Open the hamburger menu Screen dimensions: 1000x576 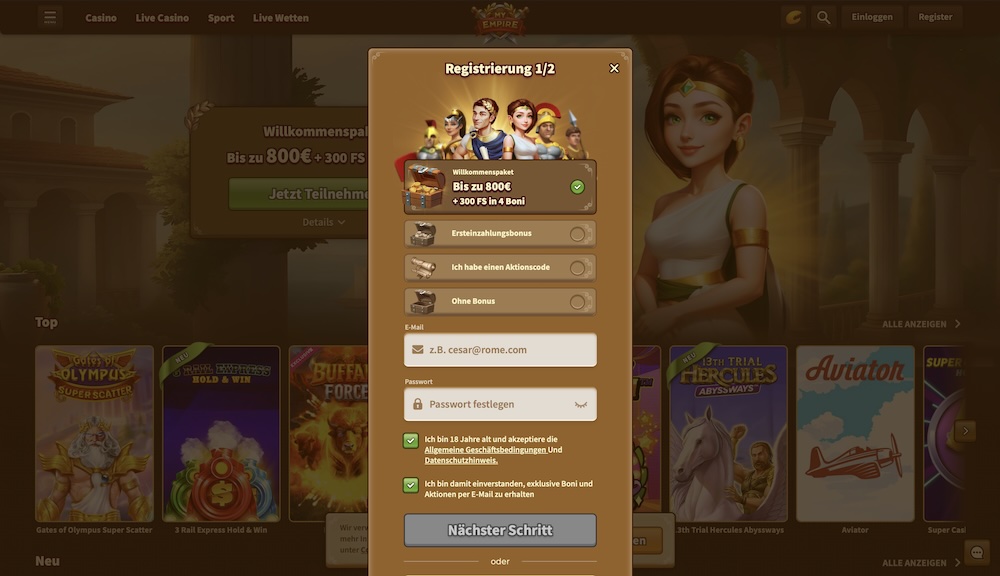tap(51, 17)
